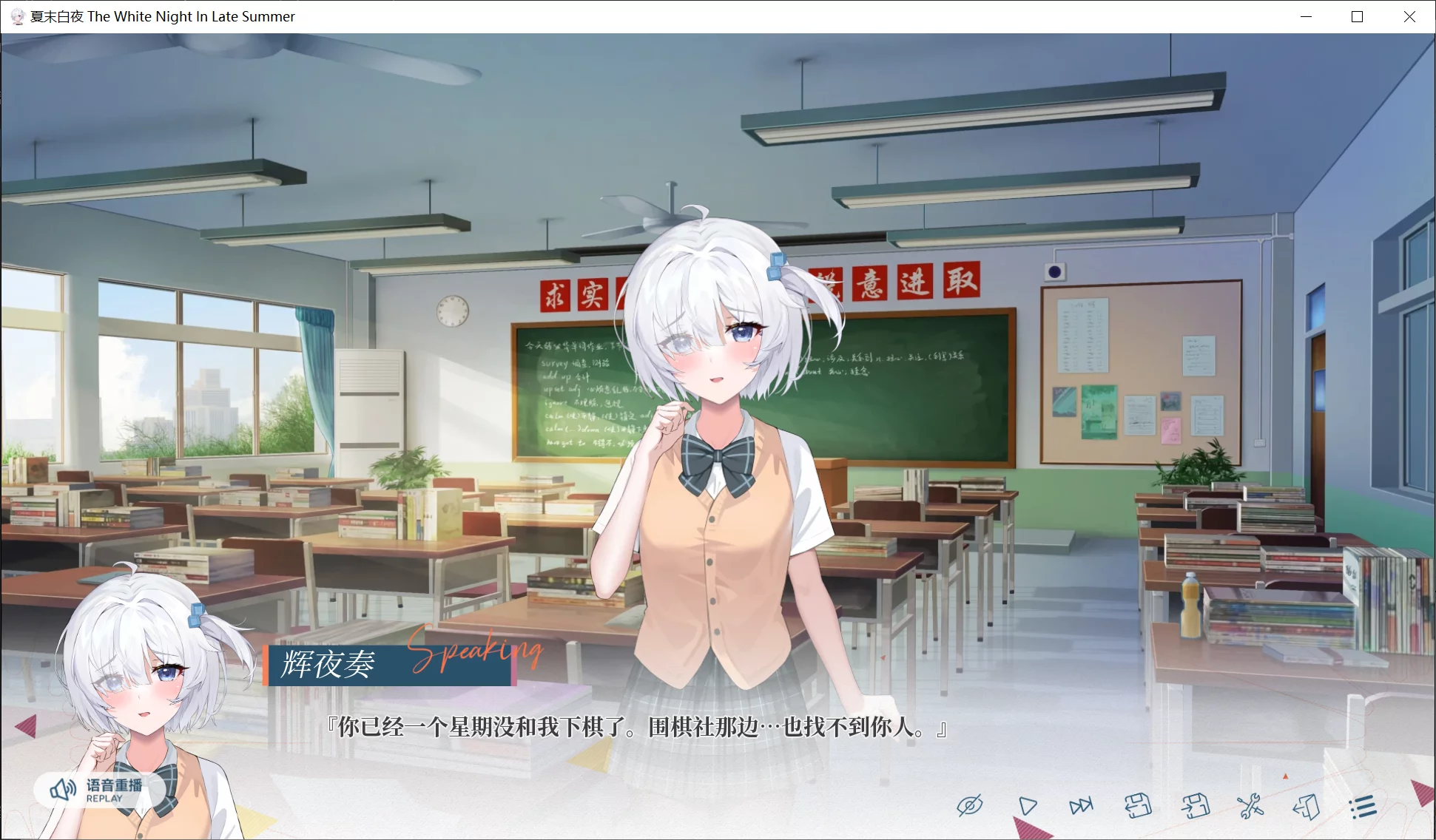Click the game logo in the title bar
Screen dimensions: 1436x840
tap(16, 16)
